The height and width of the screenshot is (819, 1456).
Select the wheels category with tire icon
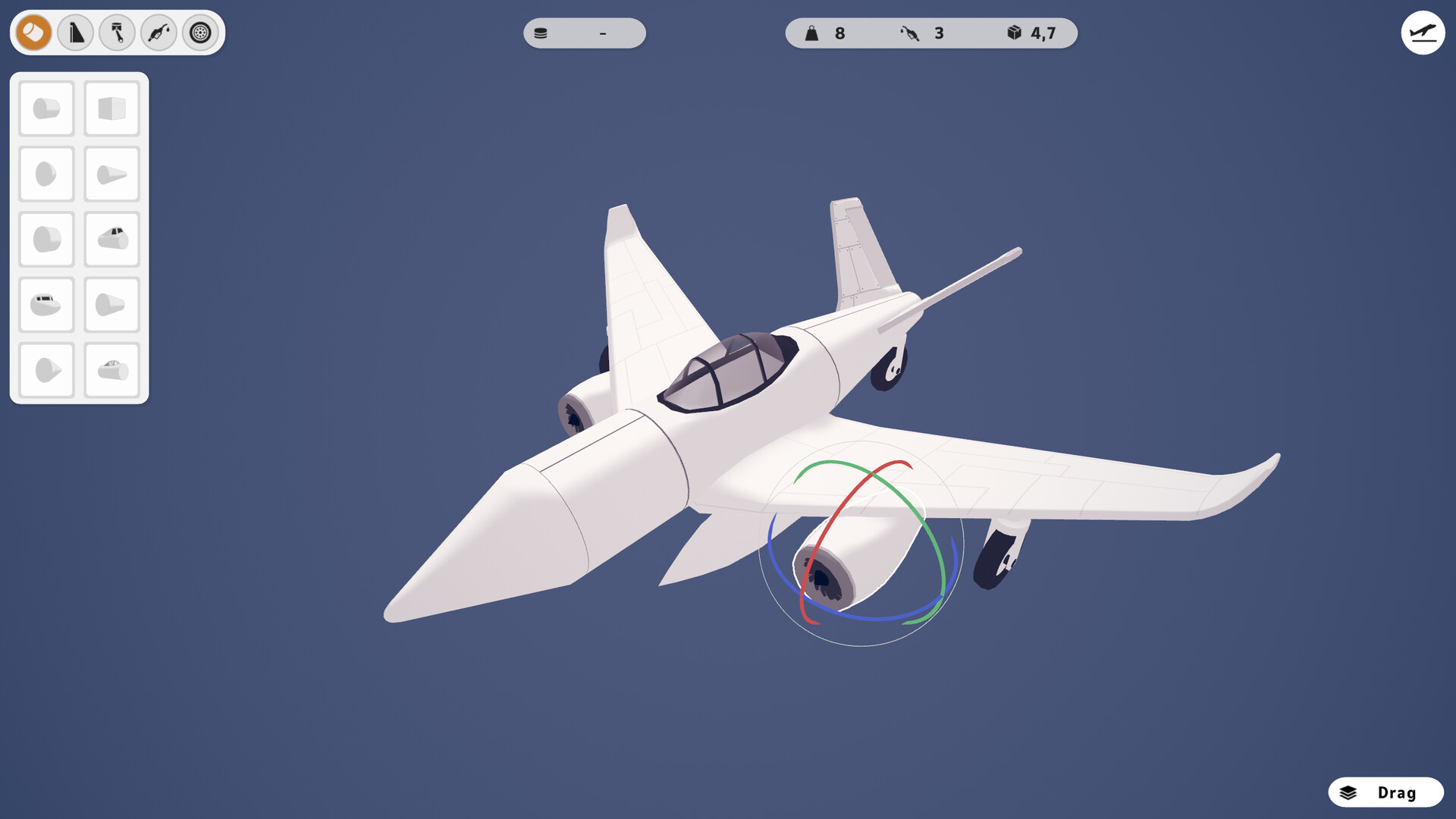pos(199,33)
